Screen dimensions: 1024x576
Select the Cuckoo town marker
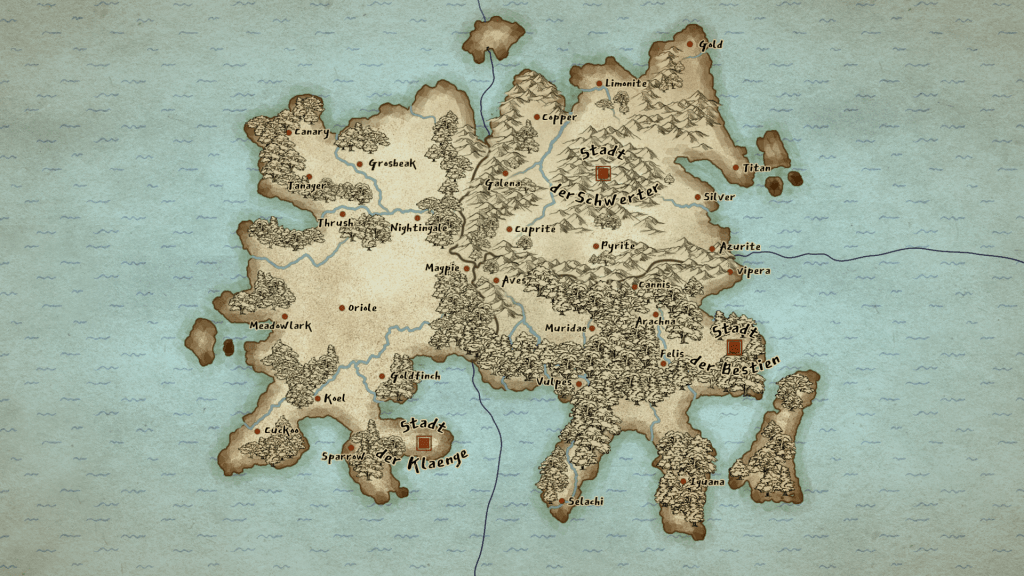coord(258,431)
